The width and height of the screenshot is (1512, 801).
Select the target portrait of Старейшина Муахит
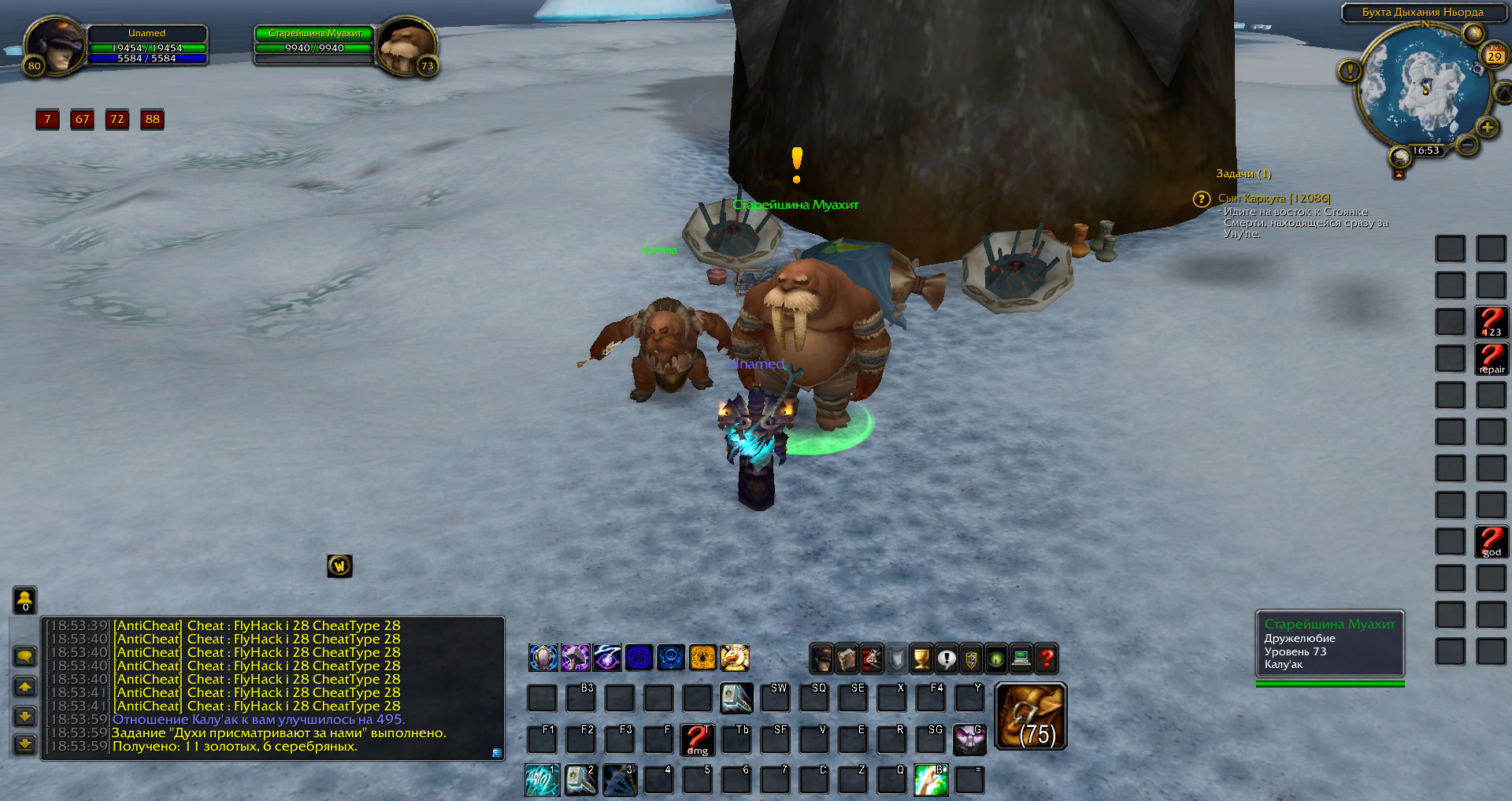[x=406, y=46]
